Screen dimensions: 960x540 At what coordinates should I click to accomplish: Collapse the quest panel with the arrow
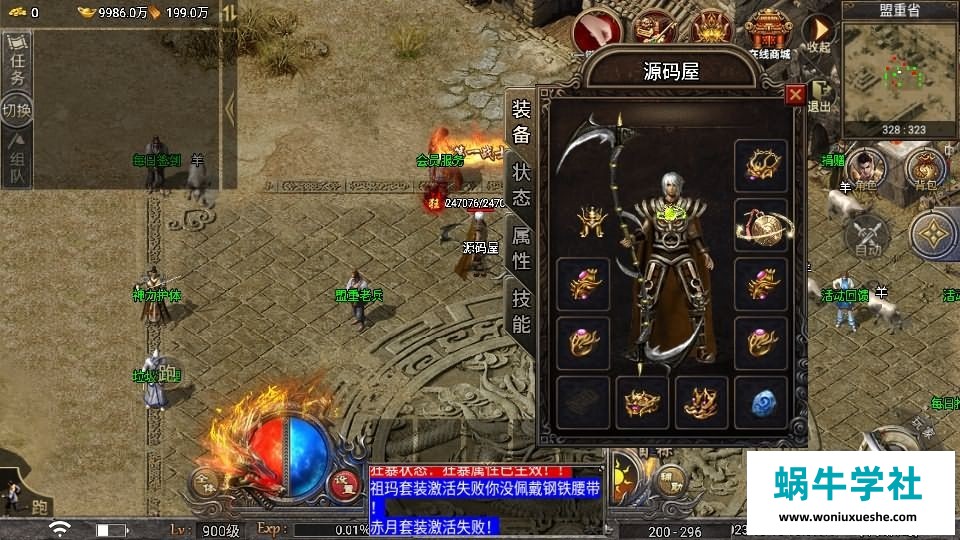(229, 106)
